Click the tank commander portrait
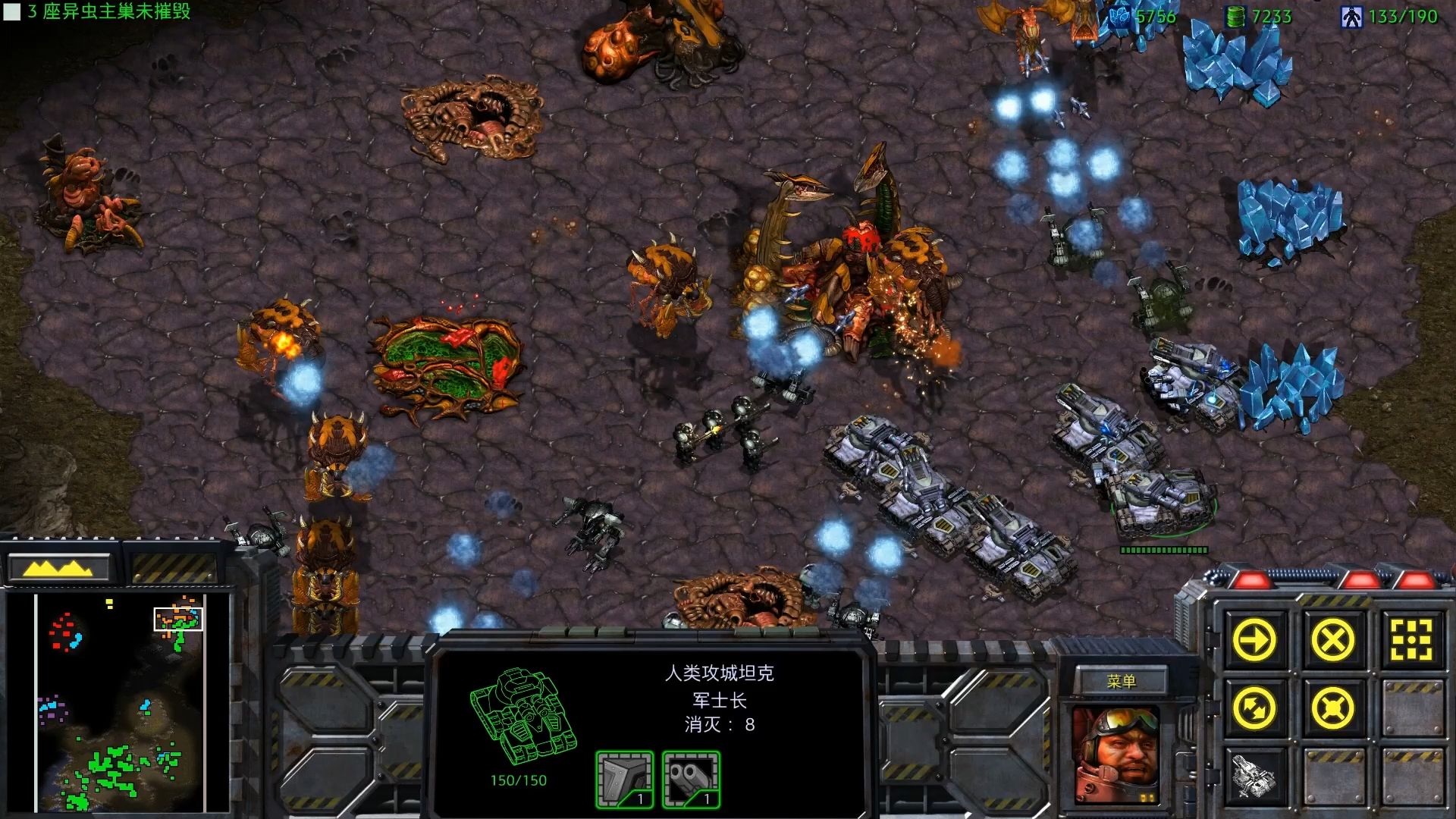1456x819 pixels. pyautogui.click(x=1116, y=755)
